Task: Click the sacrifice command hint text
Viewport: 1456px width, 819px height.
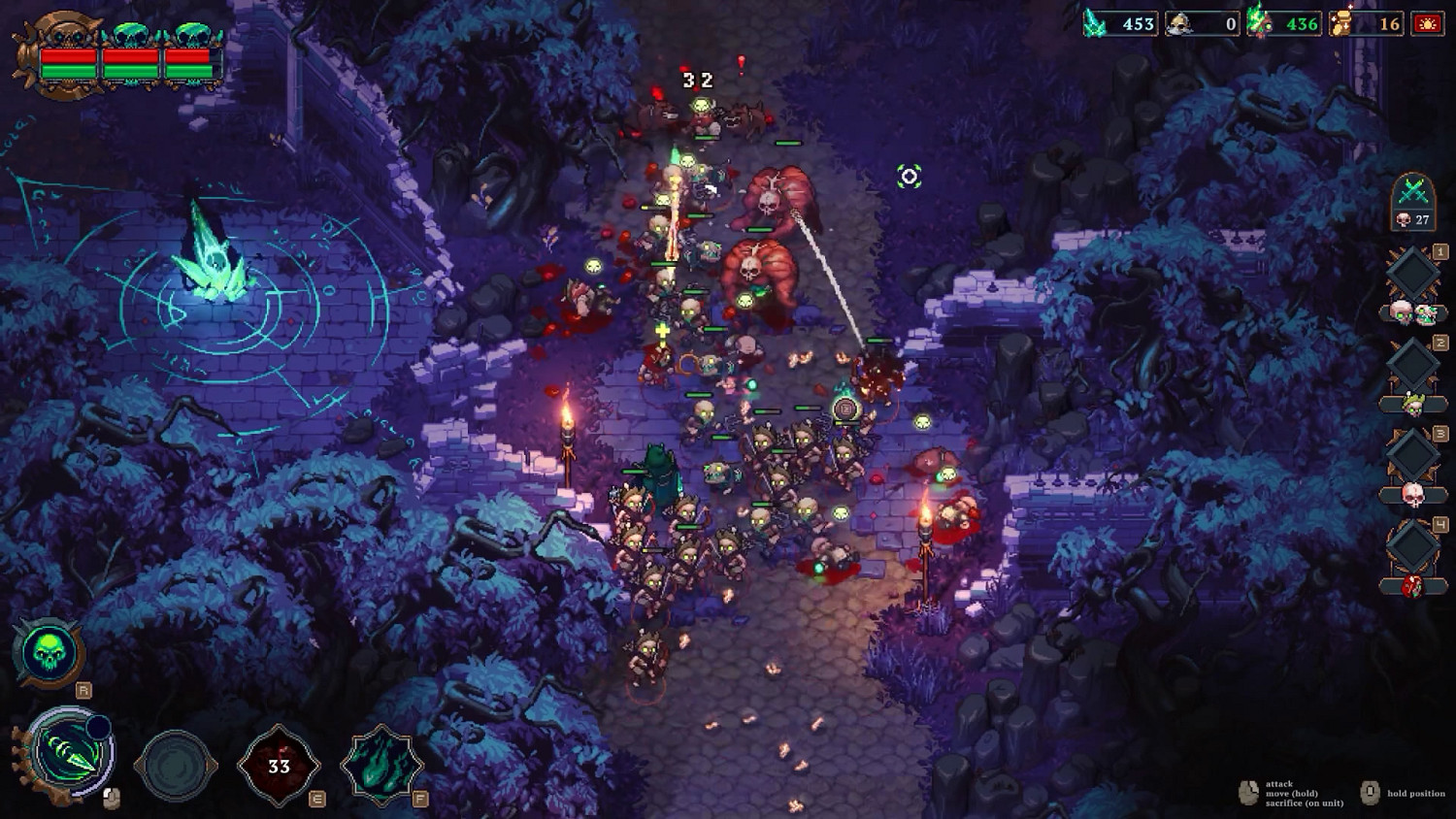Action: pos(1305,803)
